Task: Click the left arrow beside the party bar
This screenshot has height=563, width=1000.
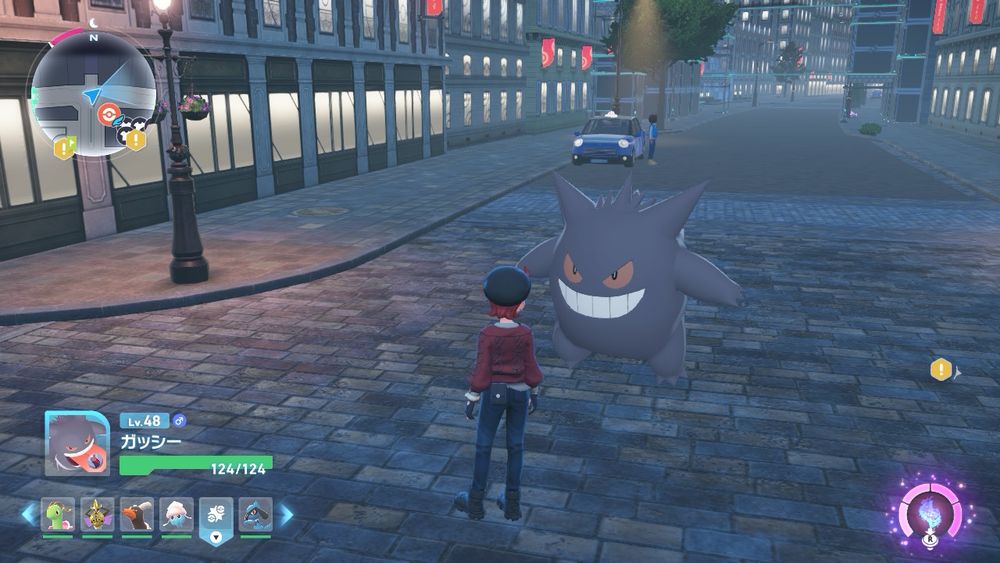Action: tap(28, 514)
